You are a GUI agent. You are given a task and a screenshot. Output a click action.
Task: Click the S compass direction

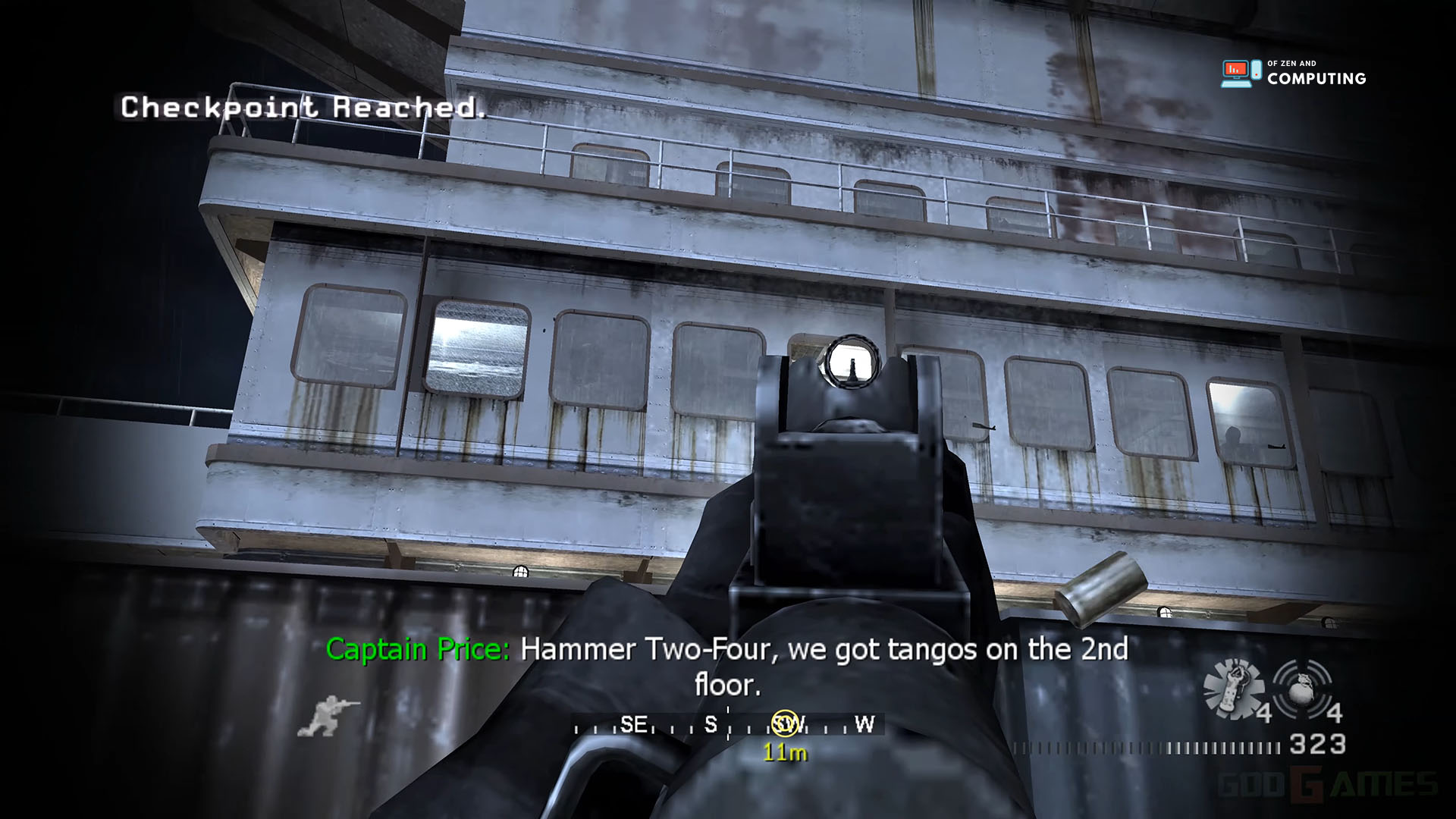pyautogui.click(x=710, y=723)
